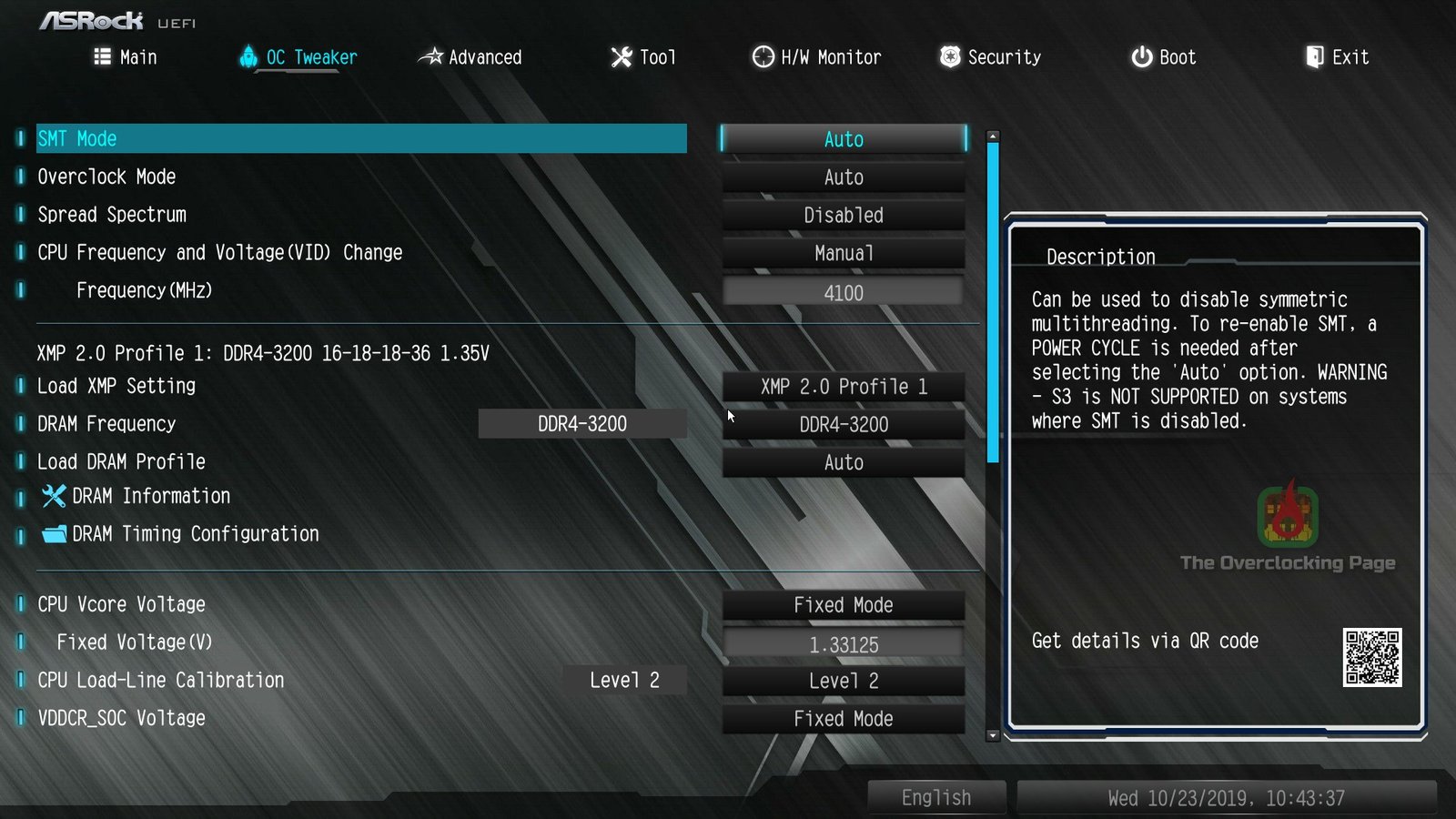Screen dimensions: 1456x819
Task: Open the OC Tweaker rocket icon
Action: (x=247, y=56)
